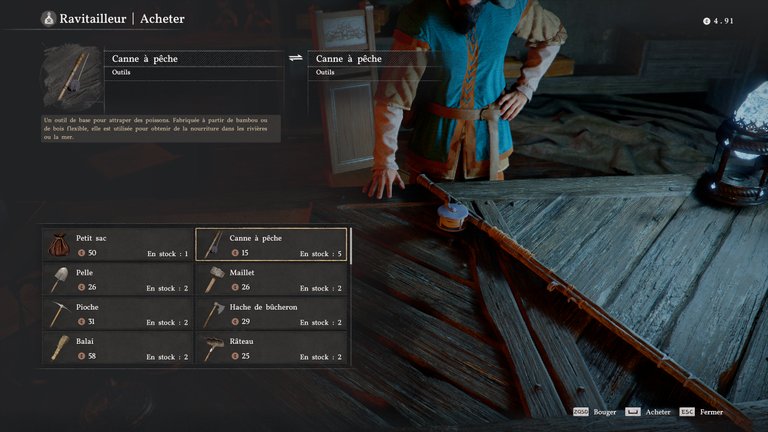Click the swap arrows between item panels
The width and height of the screenshot is (768, 432).
pyautogui.click(x=296, y=59)
